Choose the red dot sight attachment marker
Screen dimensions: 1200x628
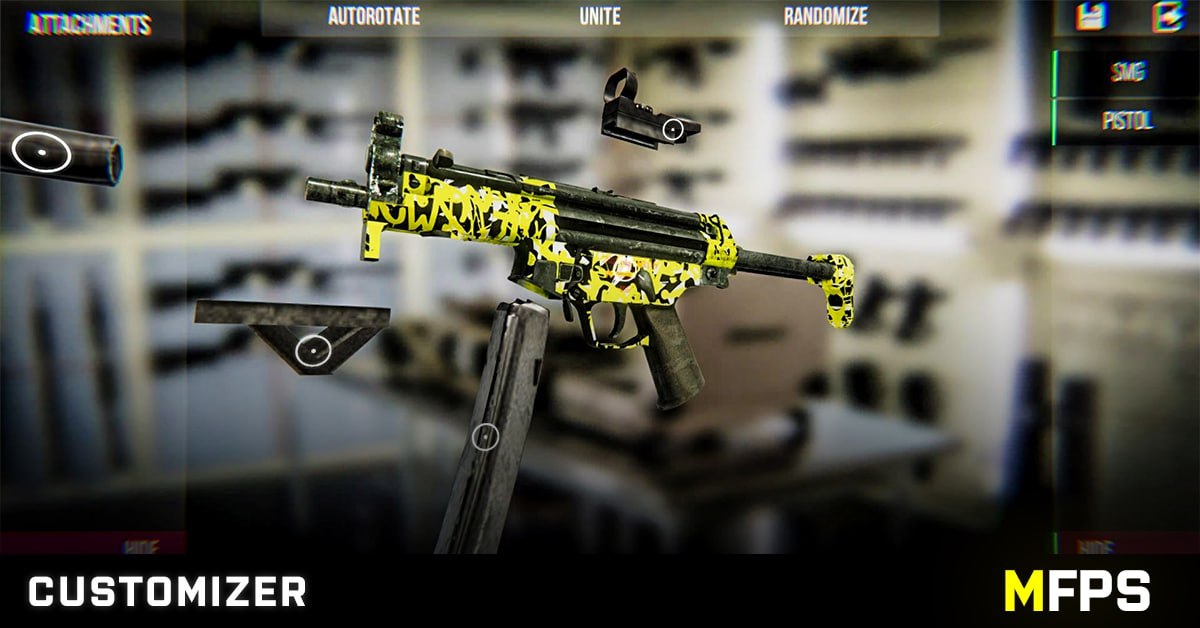[x=673, y=128]
